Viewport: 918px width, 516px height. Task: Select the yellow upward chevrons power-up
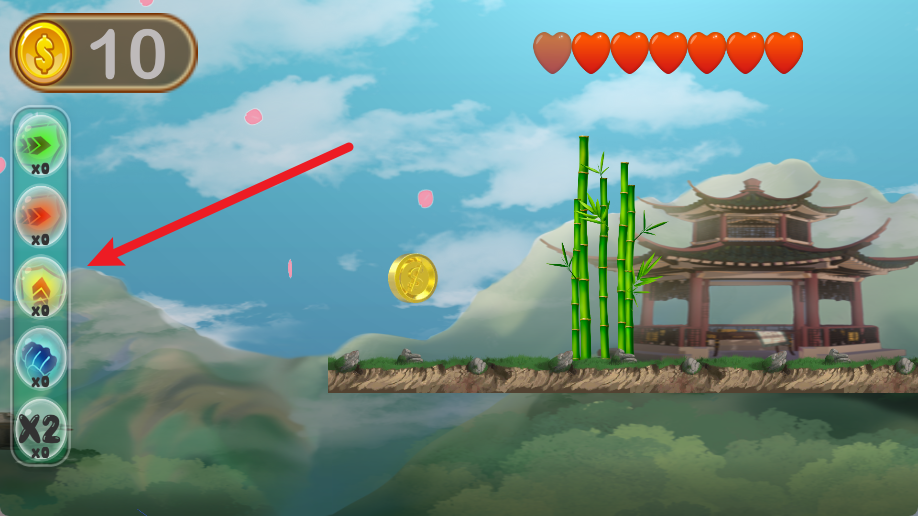[x=40, y=284]
